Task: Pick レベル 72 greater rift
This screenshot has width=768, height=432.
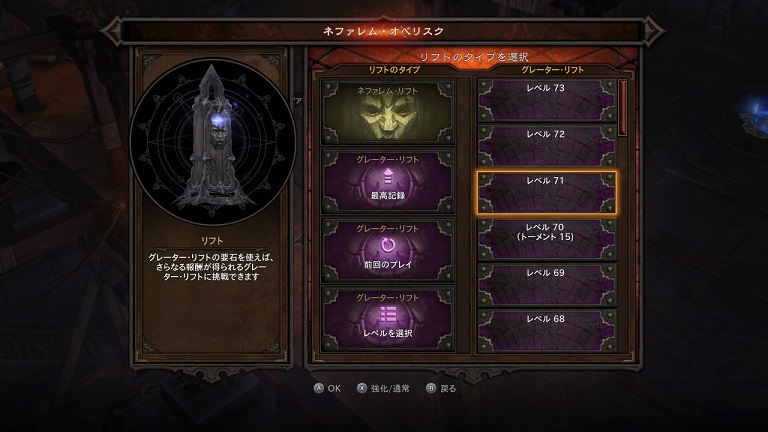Action: [x=545, y=146]
